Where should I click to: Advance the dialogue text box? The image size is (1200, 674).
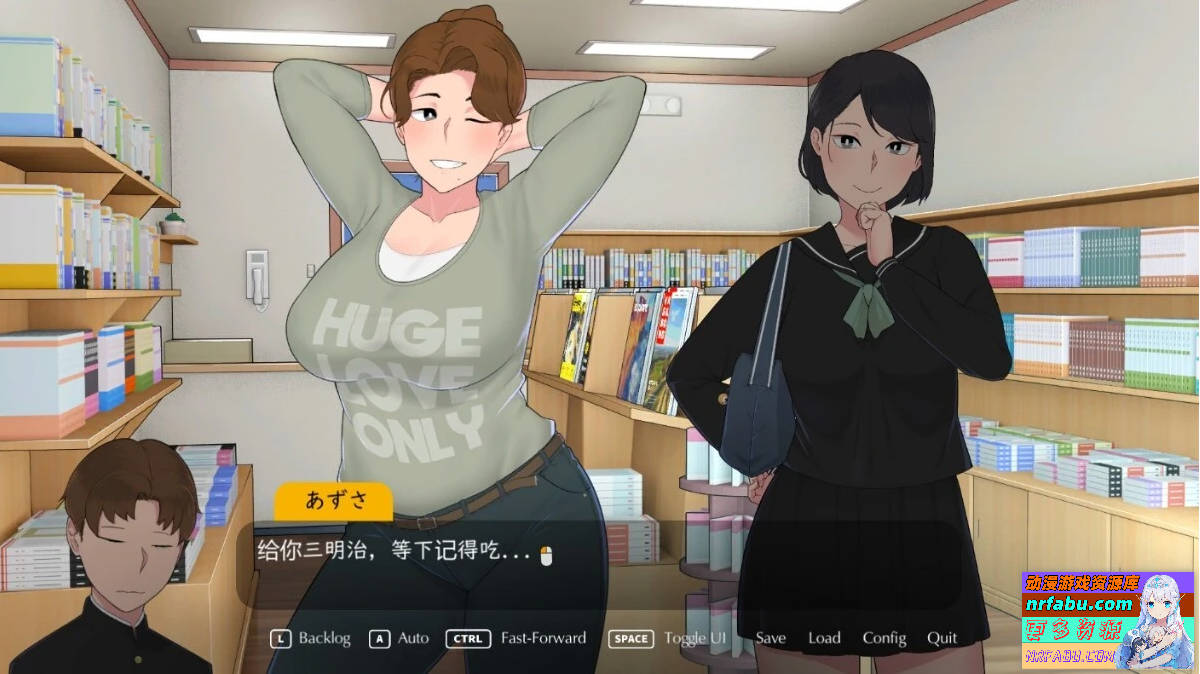[x=600, y=560]
